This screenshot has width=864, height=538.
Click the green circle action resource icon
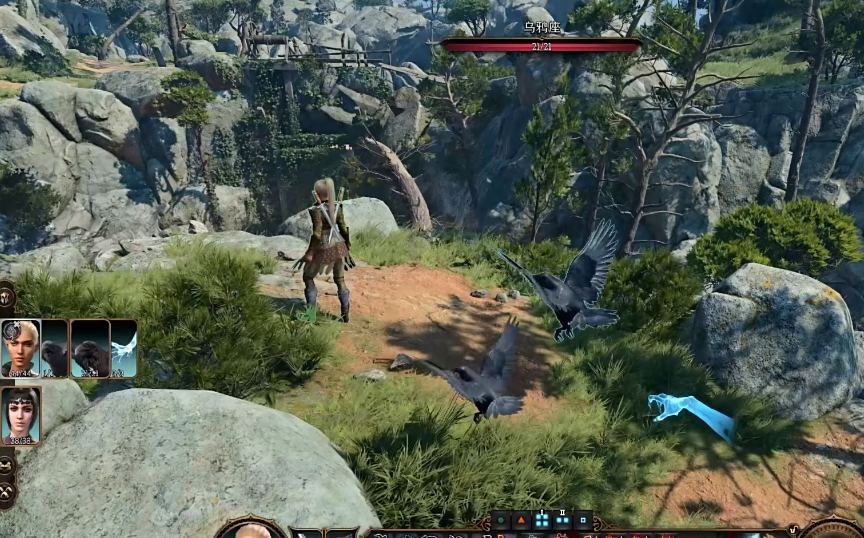point(502,520)
